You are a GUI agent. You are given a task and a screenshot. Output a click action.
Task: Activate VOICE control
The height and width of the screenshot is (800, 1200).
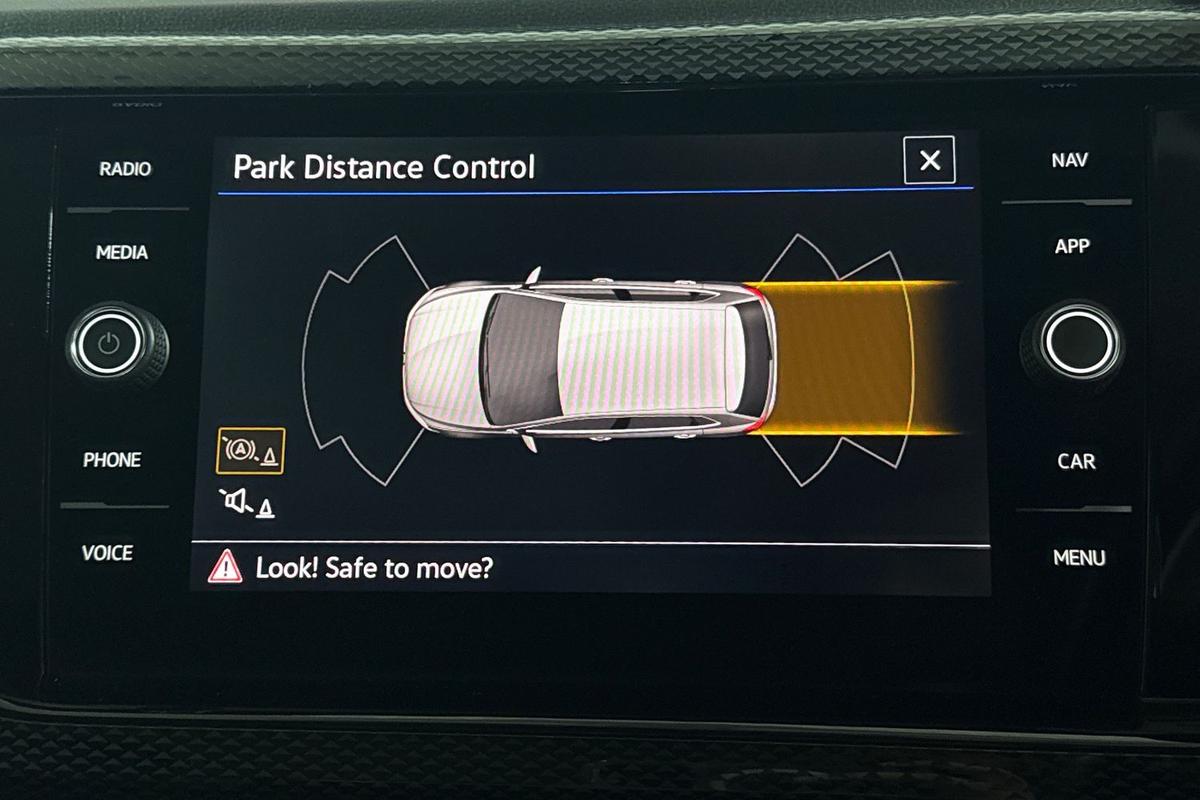point(107,553)
